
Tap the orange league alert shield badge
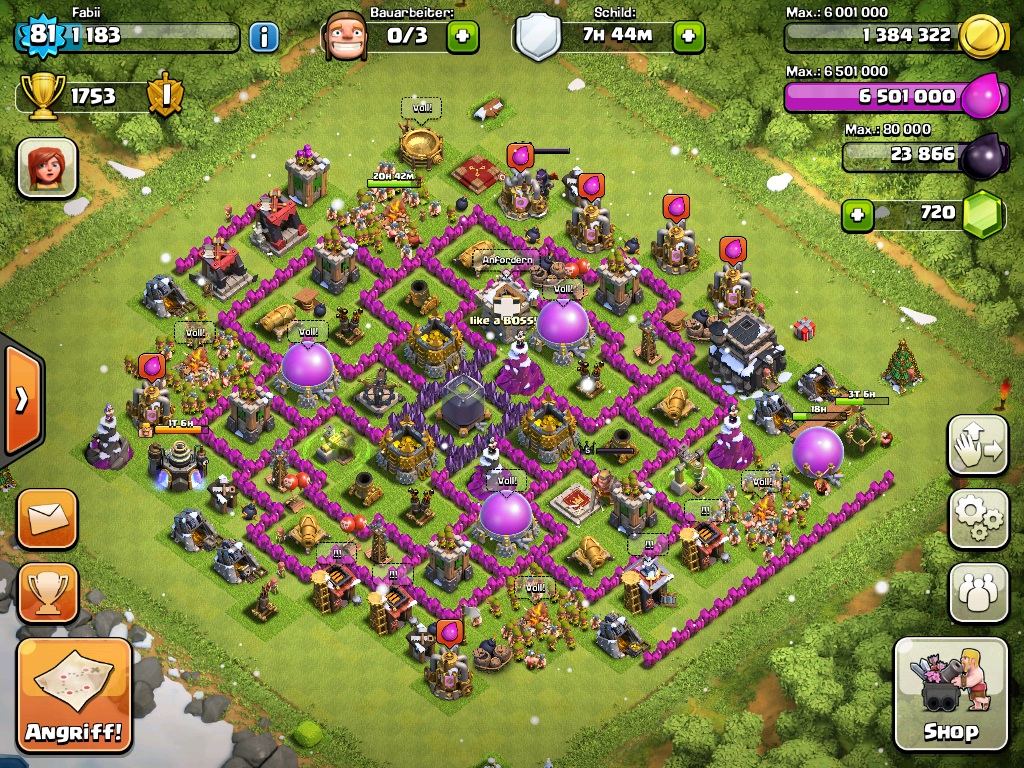coord(164,96)
